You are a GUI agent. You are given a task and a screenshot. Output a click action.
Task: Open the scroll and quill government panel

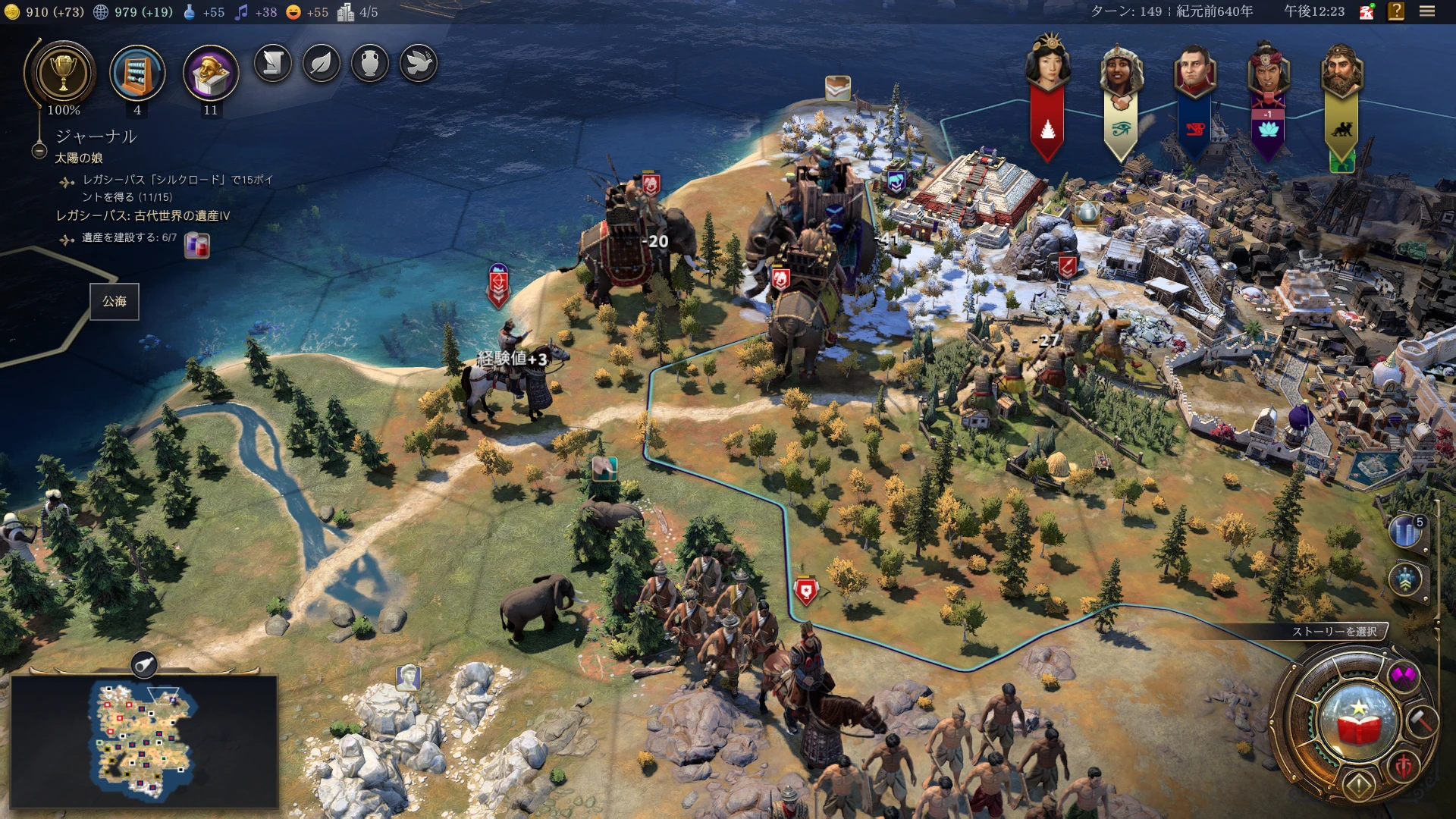pos(273,64)
